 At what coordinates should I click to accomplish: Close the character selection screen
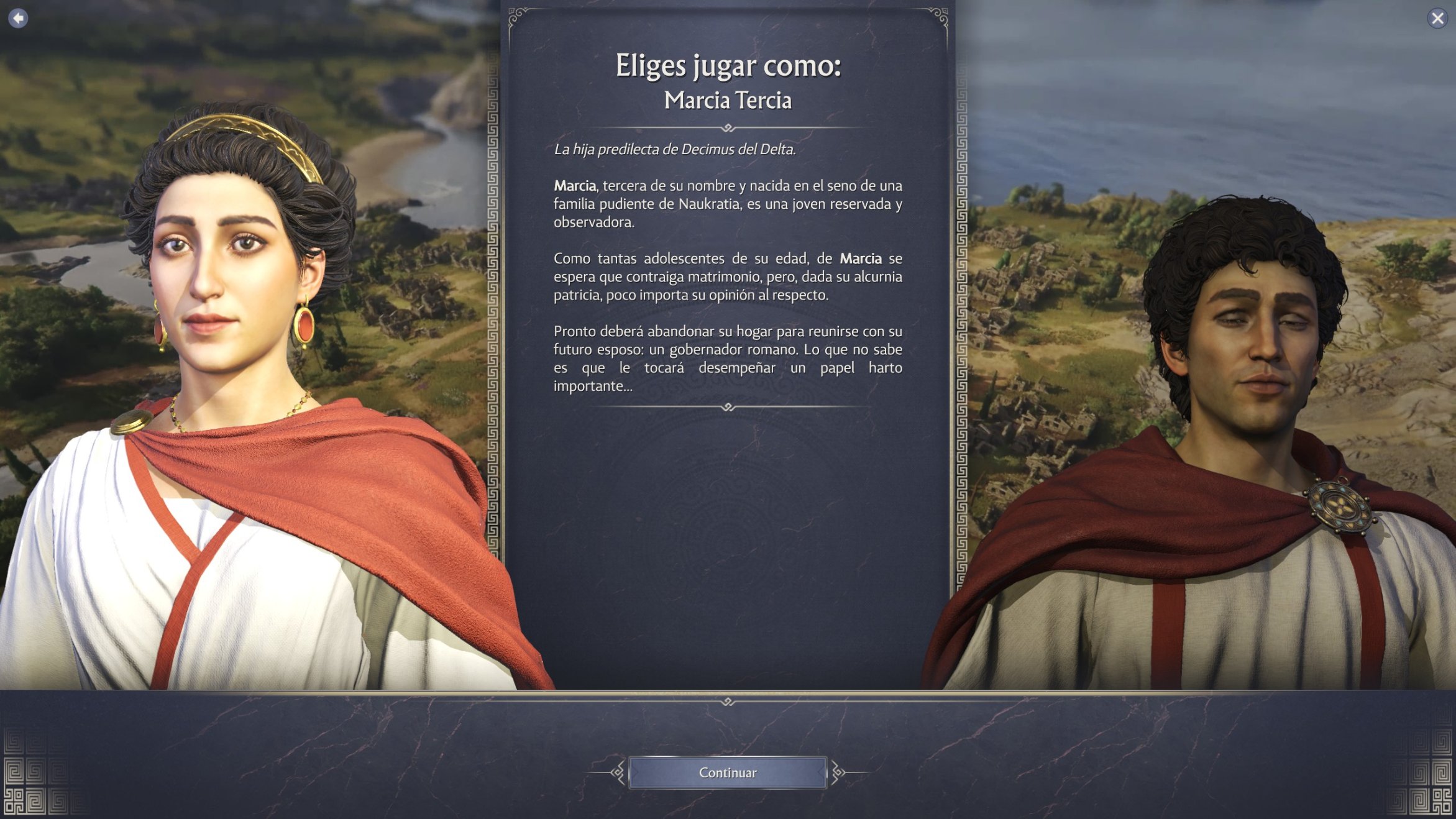(1437, 19)
